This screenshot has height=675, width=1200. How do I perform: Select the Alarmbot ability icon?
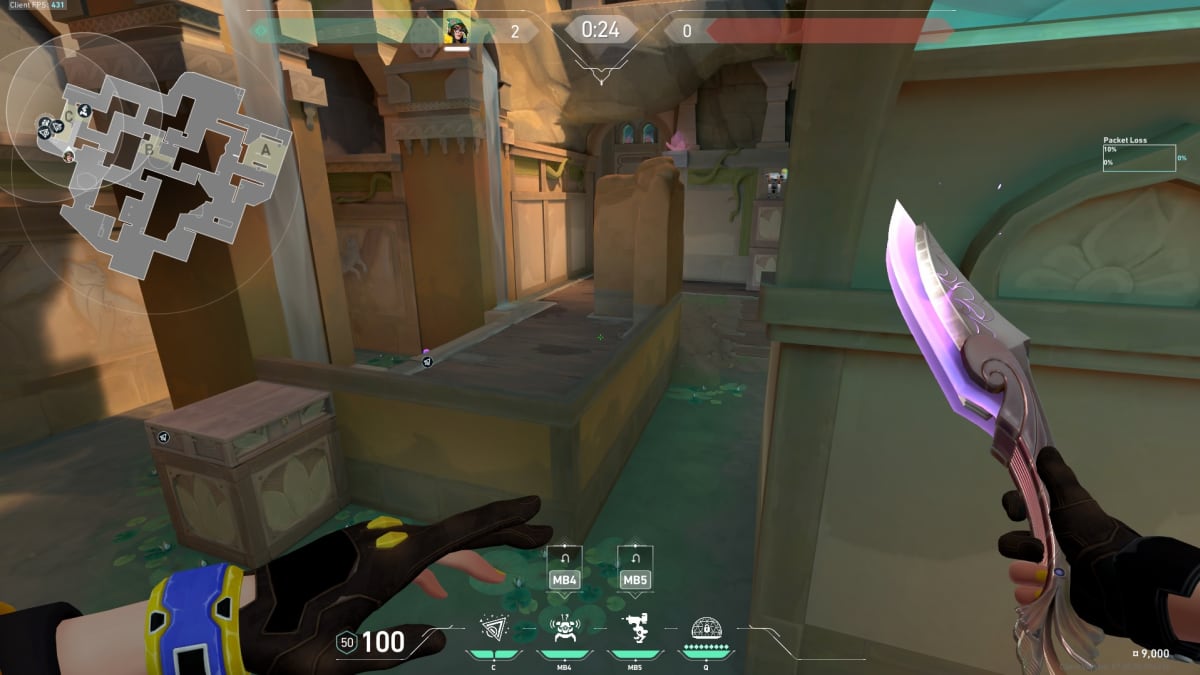point(563,629)
